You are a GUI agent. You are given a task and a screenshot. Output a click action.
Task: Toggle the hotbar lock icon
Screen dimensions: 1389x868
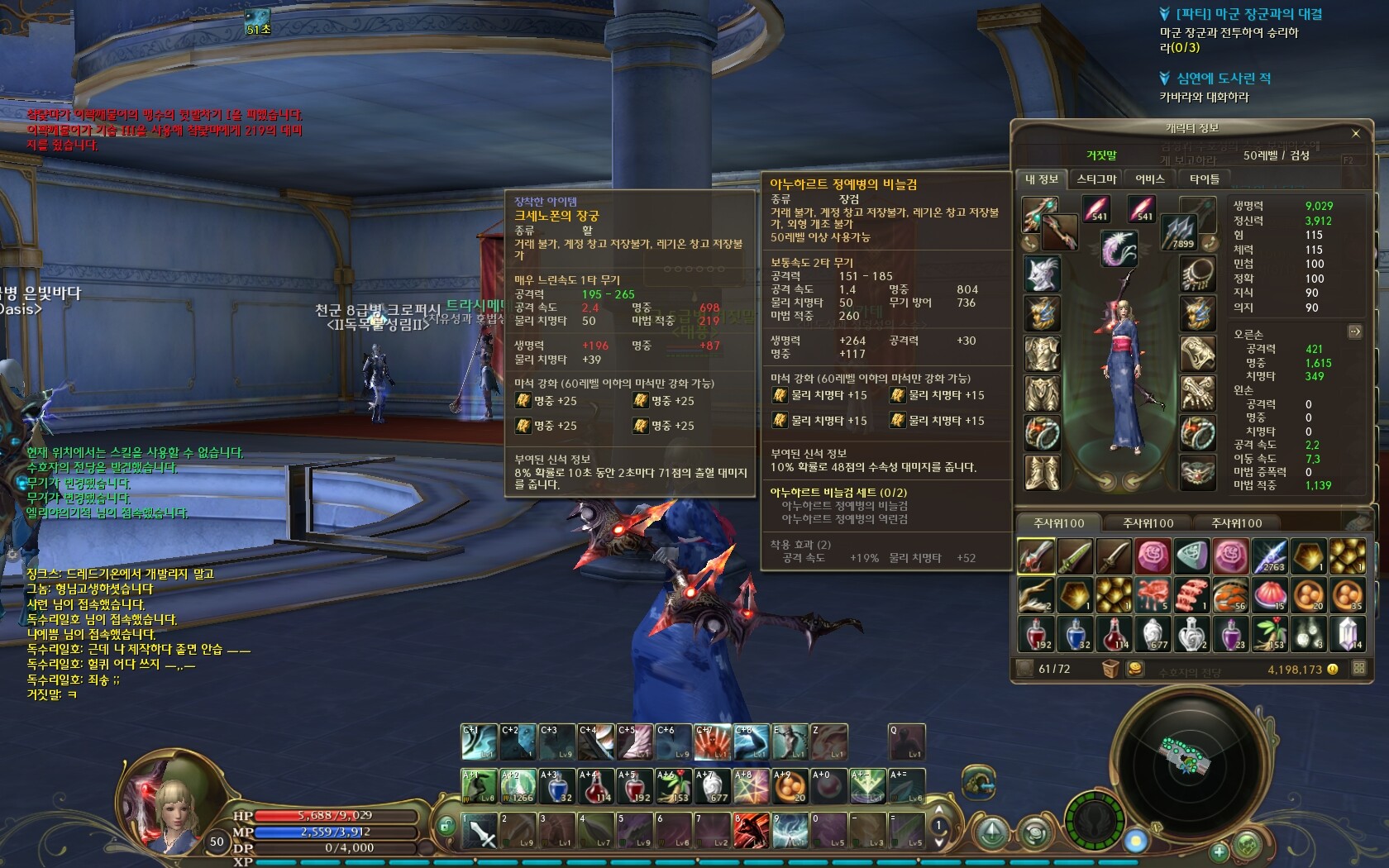[446, 825]
